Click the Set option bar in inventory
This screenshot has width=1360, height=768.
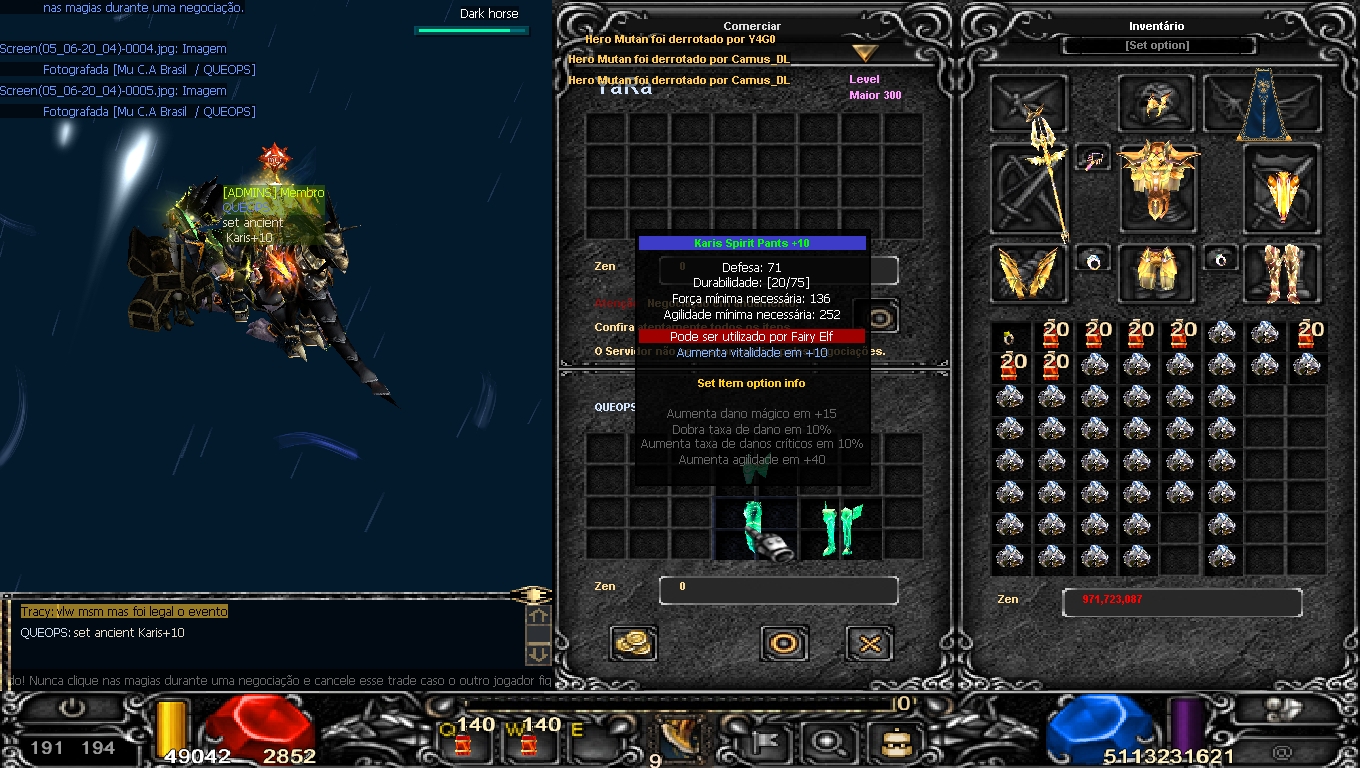1157,46
